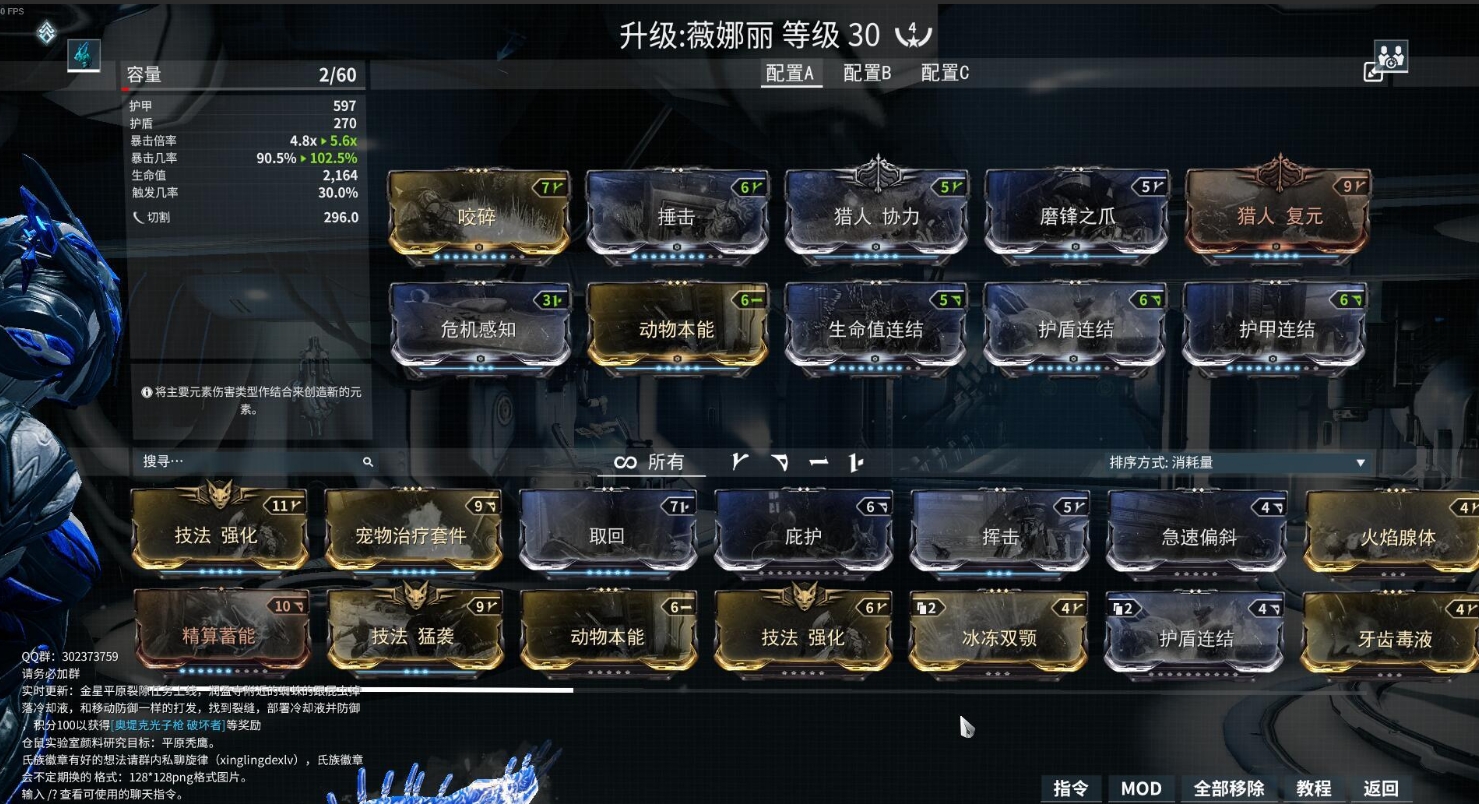Pick the equipped 磨锋之爪 mod
Screen dimensions: 1479x804
click(1075, 216)
